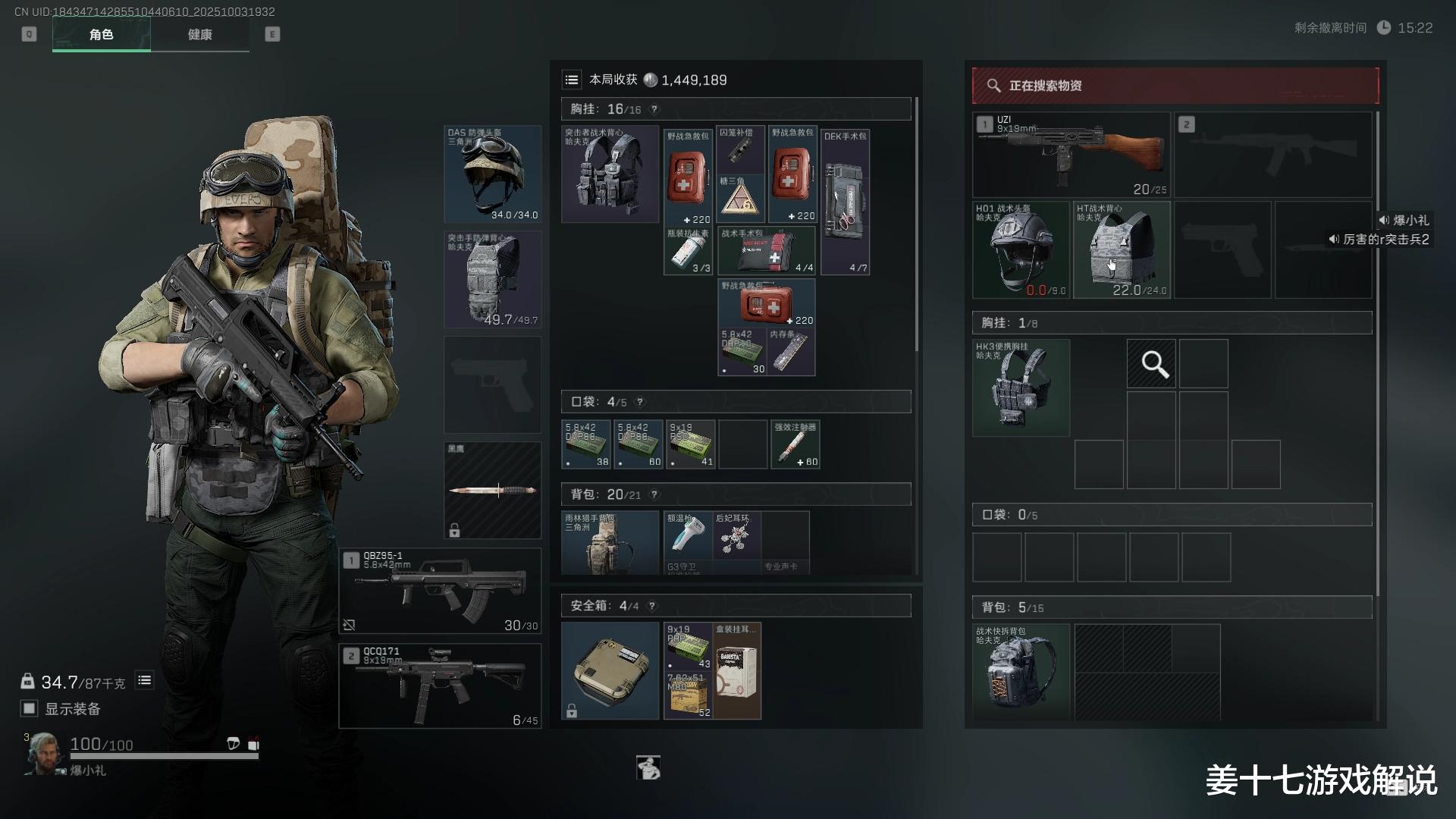Image resolution: width=1456 pixels, height=819 pixels.
Task: Select the QBZ95-1 rifle slot
Action: [440, 591]
